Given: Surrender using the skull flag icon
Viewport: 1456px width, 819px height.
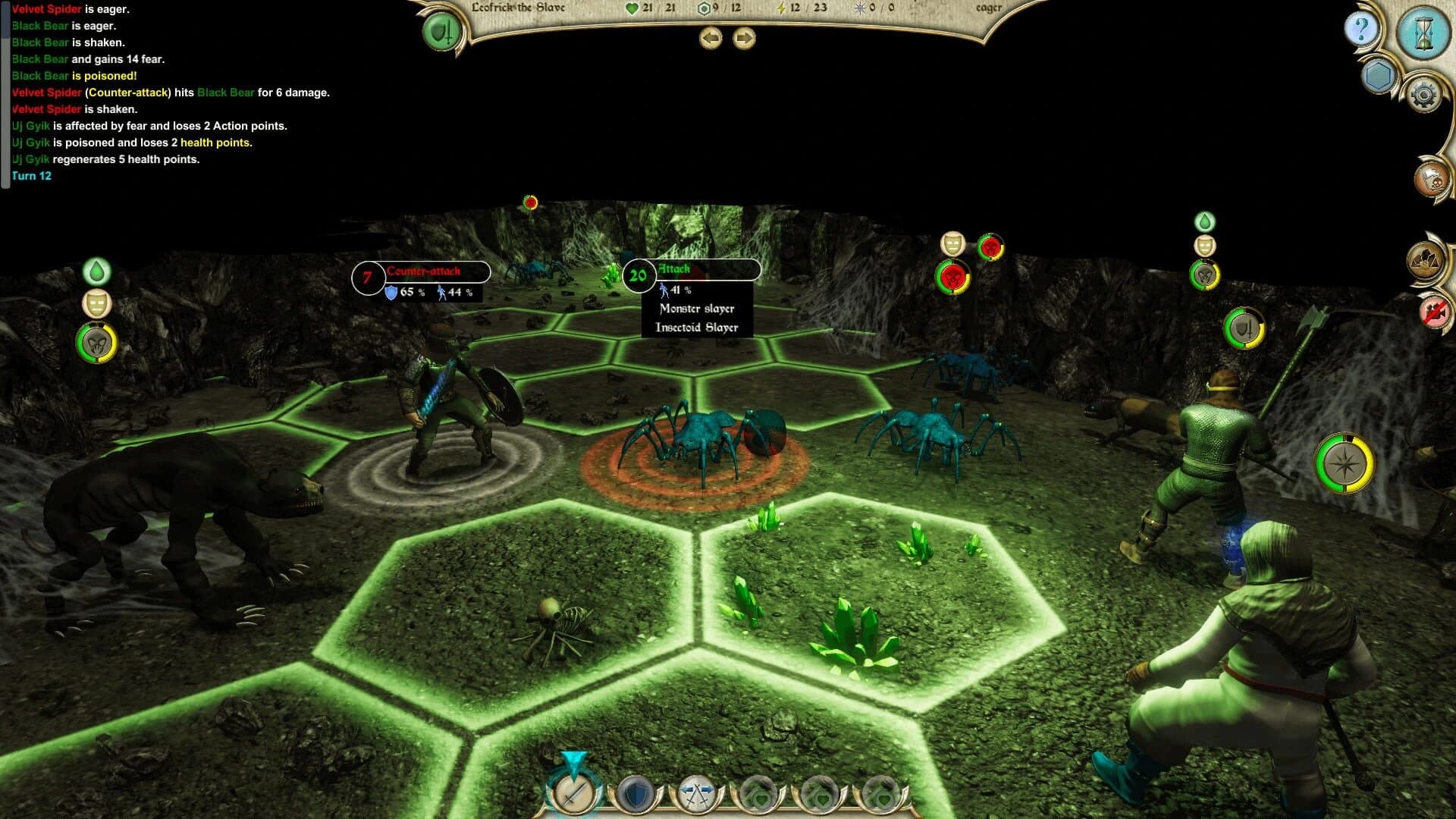Looking at the screenshot, I should pos(1430,180).
